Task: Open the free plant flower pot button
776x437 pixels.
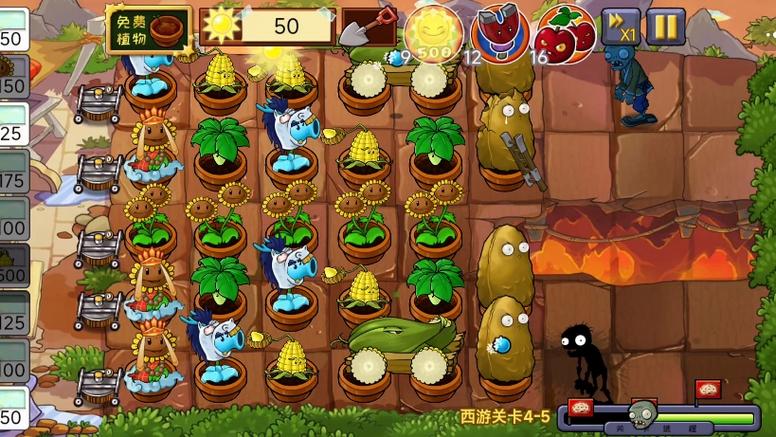Action: pos(148,28)
